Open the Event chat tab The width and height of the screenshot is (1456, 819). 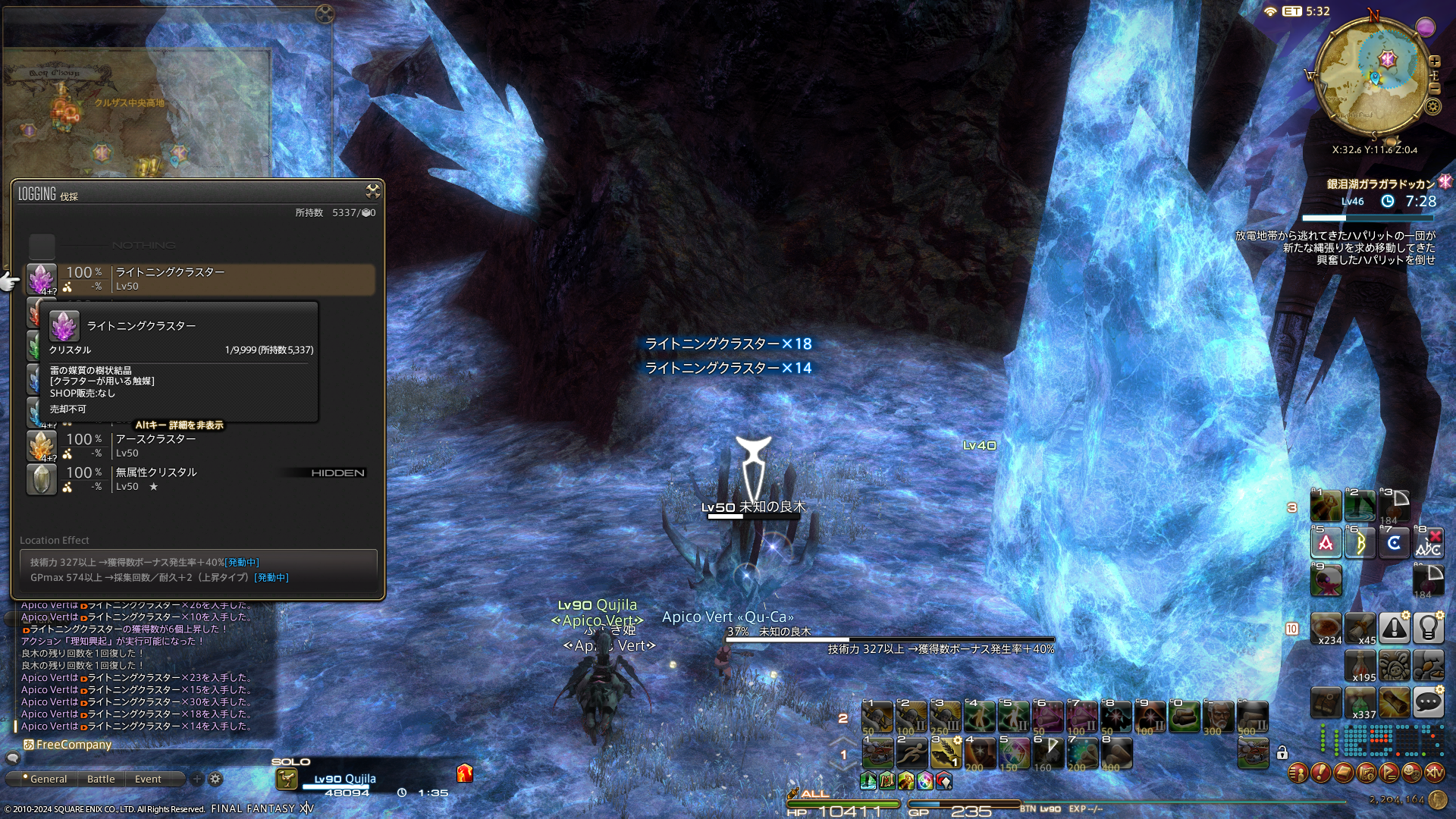coord(148,779)
